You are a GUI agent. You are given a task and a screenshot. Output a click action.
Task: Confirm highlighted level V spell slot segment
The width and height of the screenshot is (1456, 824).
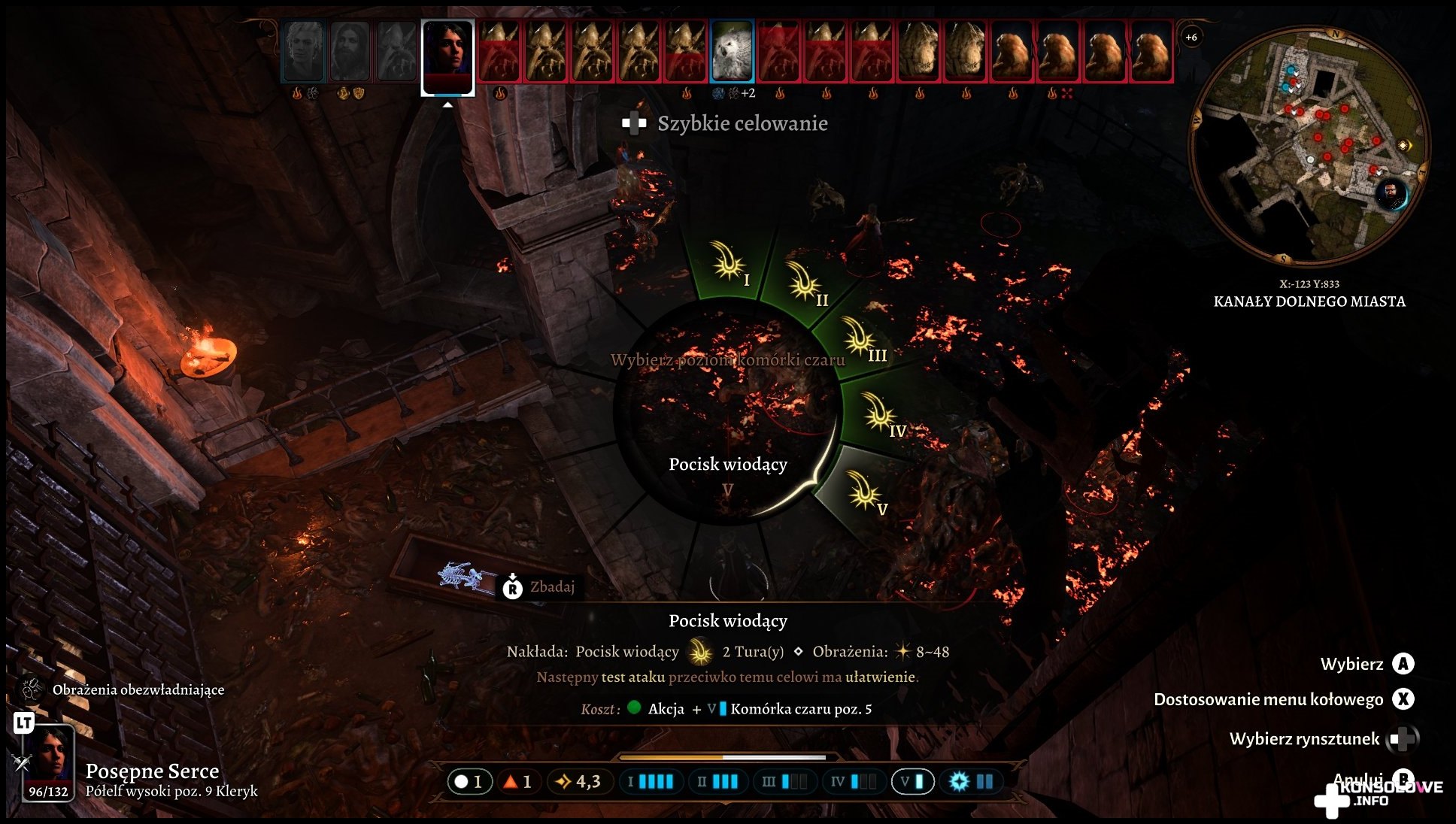(x=865, y=492)
